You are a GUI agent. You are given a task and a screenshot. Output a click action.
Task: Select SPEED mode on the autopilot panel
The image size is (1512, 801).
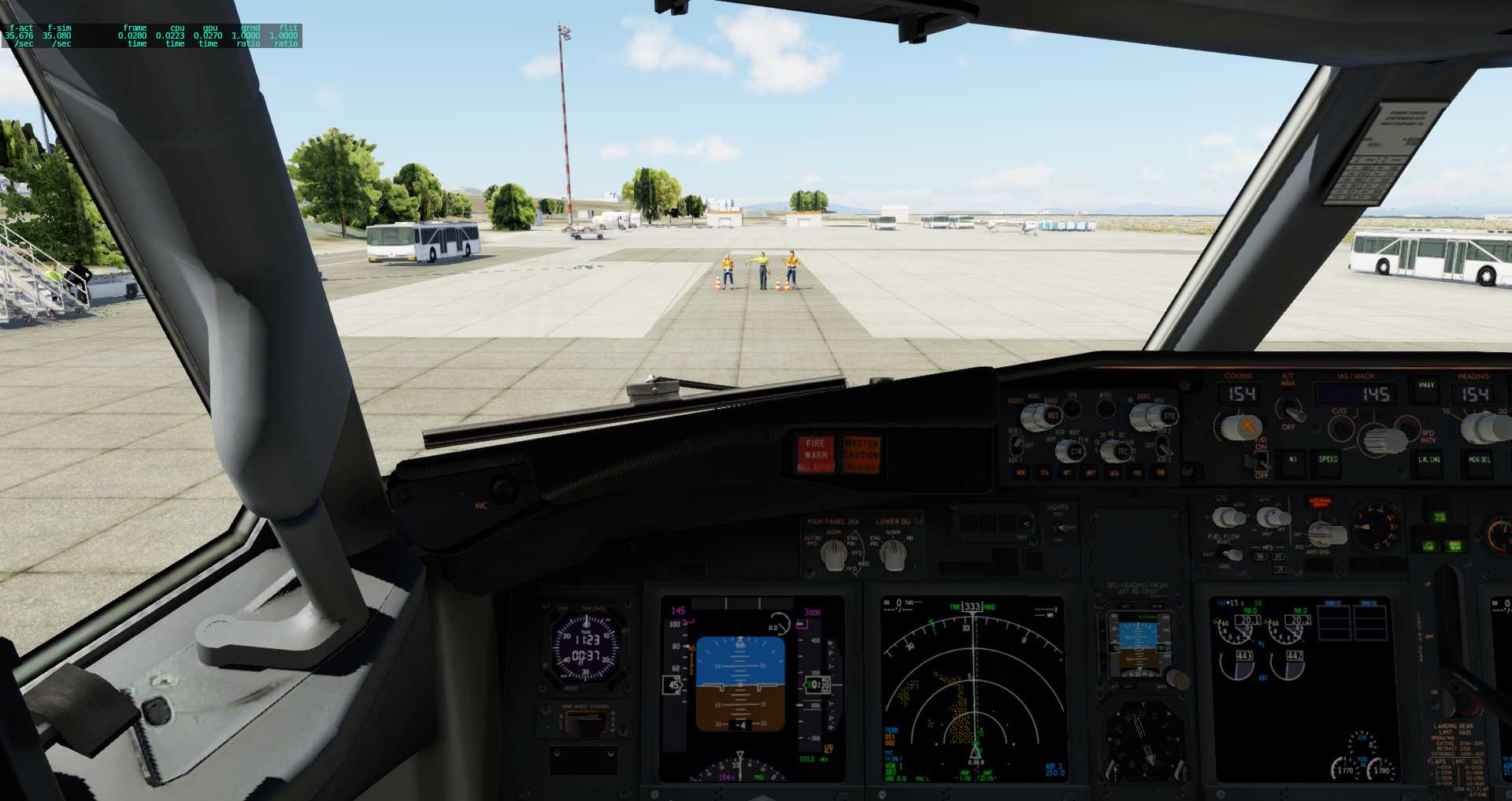click(1329, 458)
